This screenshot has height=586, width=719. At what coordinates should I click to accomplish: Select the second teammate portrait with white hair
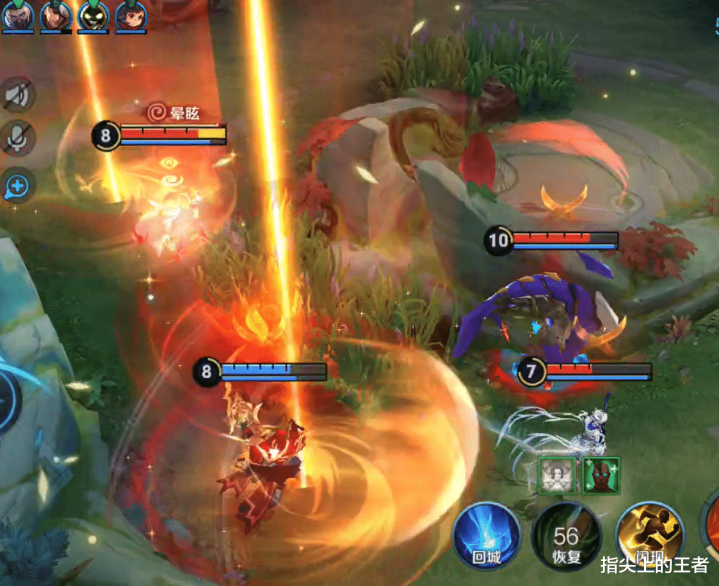[x=56, y=15]
